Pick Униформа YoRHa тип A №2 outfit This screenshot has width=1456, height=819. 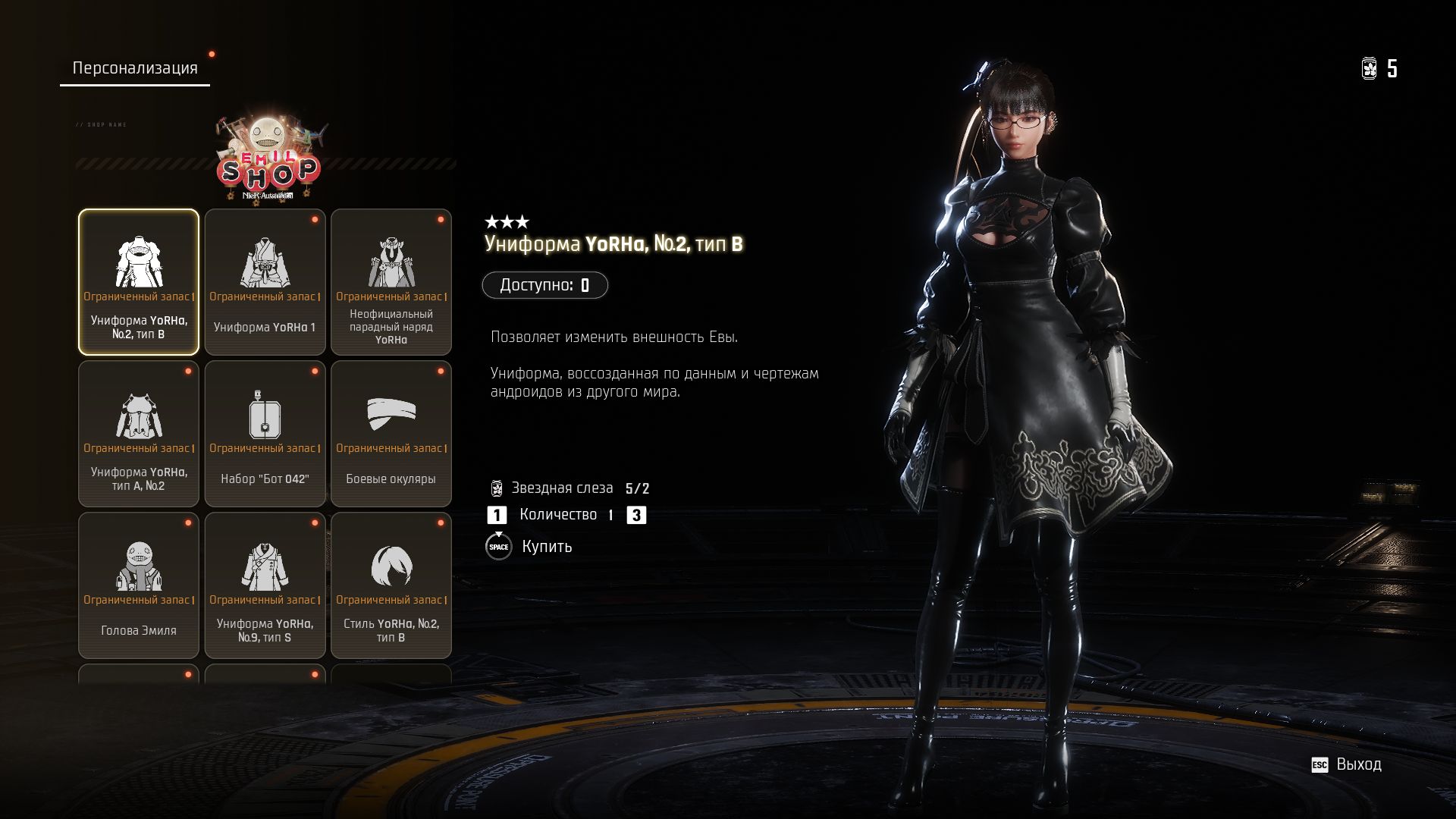click(x=139, y=434)
